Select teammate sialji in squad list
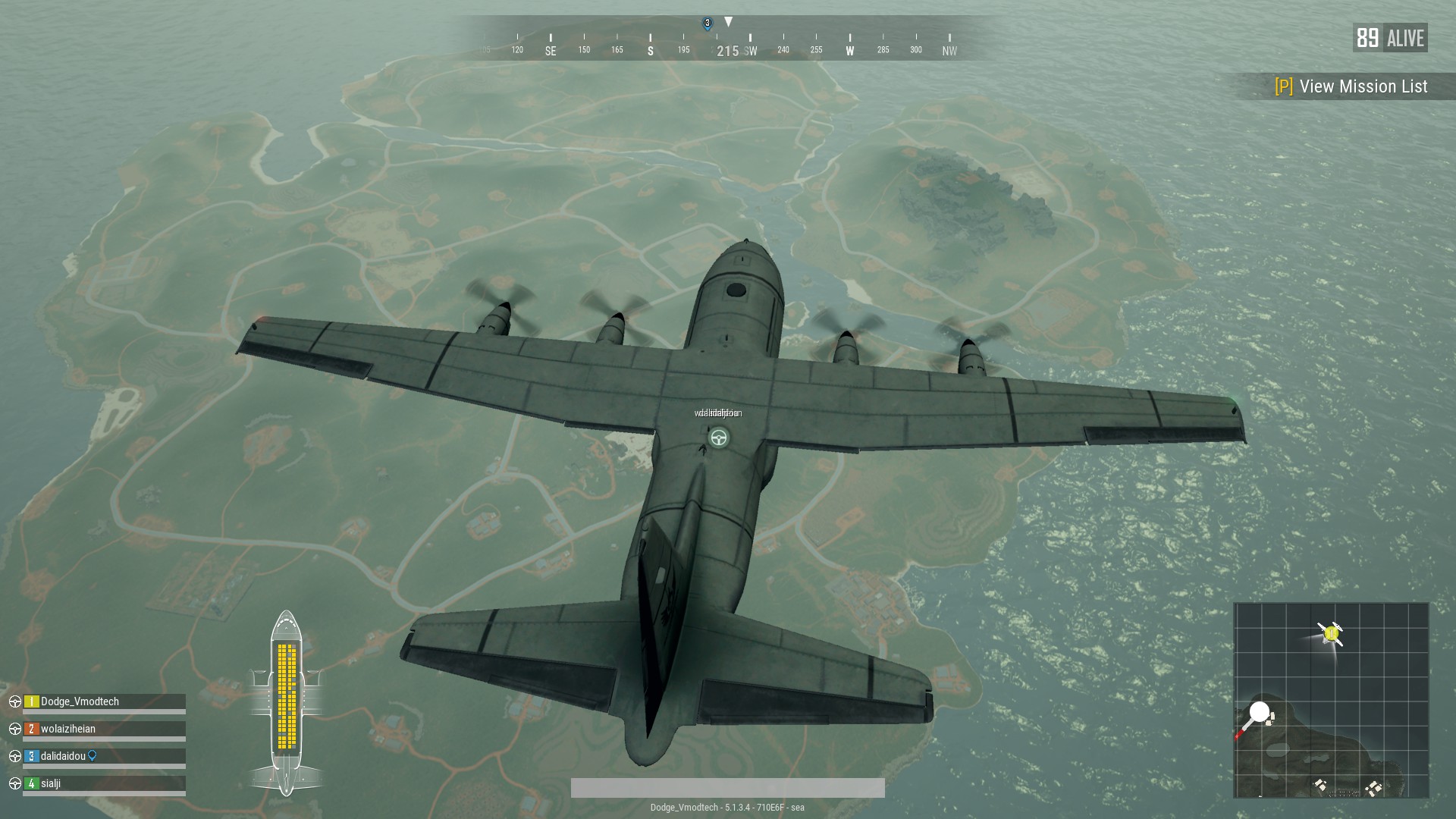1456x819 pixels. pyautogui.click(x=51, y=783)
